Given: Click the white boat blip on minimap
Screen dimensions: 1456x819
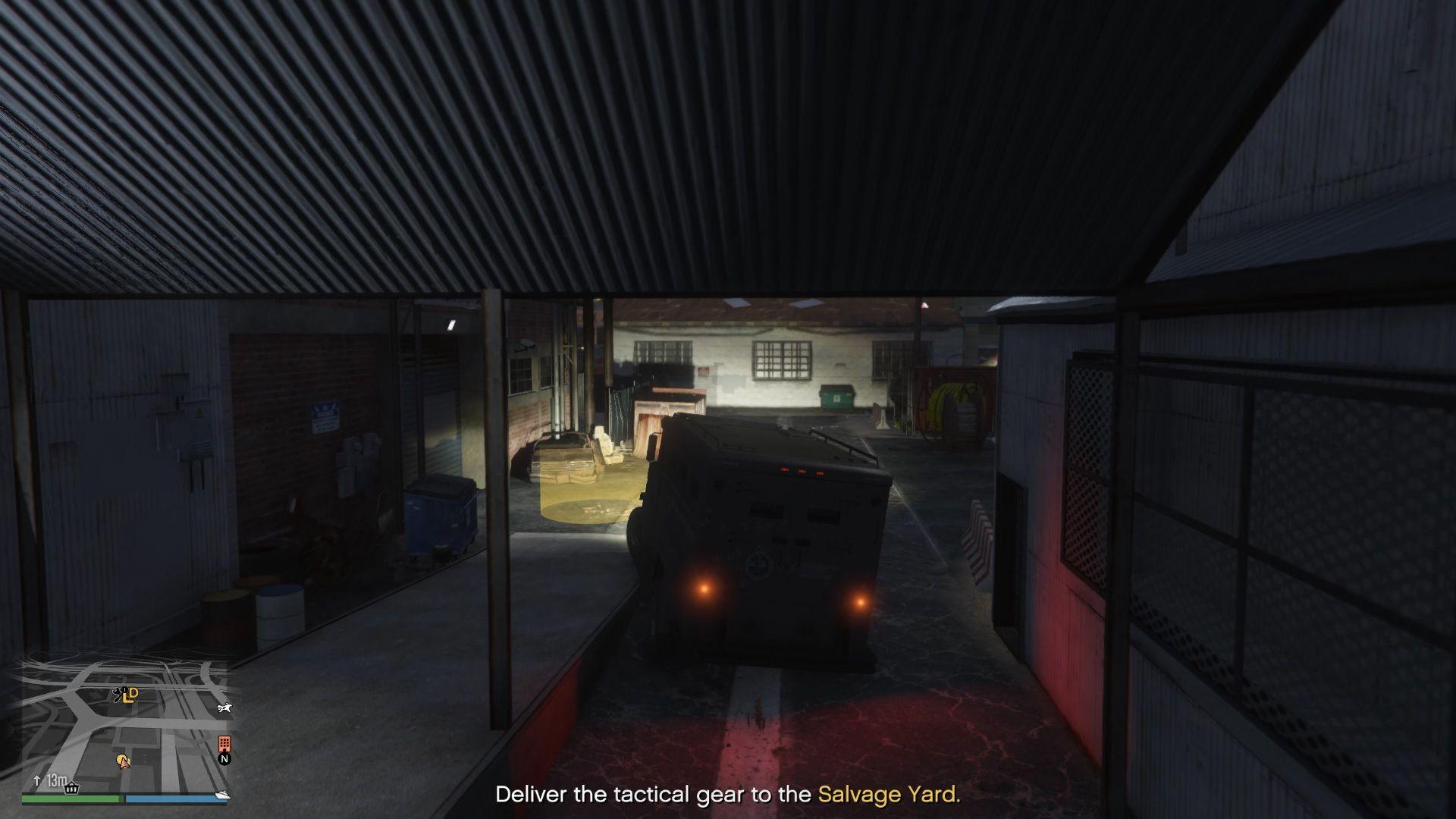Looking at the screenshot, I should (223, 795).
